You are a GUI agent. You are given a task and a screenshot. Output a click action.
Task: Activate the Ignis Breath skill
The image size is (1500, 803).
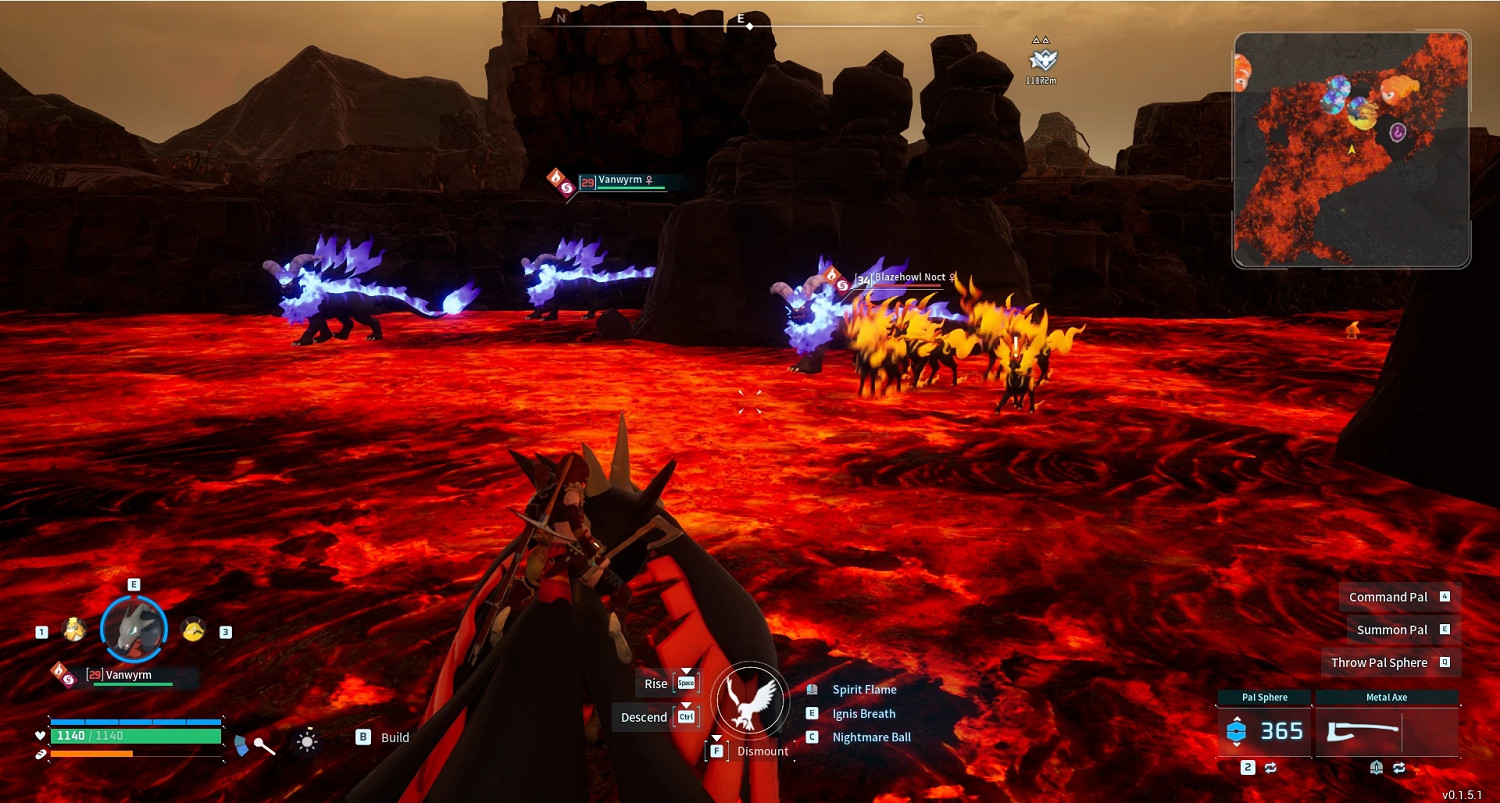tap(864, 714)
